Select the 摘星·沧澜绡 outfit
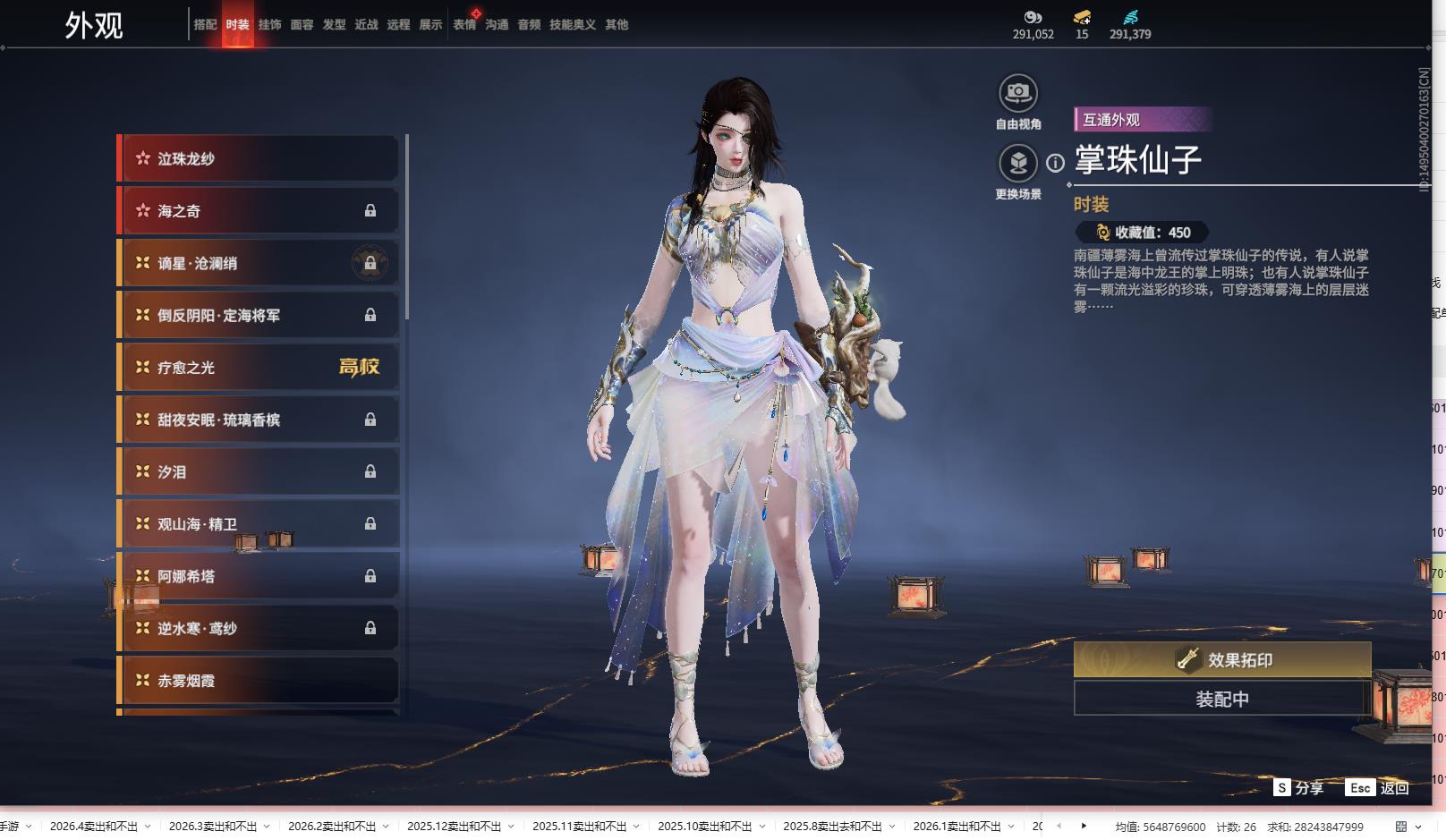The image size is (1446, 840). 259,264
